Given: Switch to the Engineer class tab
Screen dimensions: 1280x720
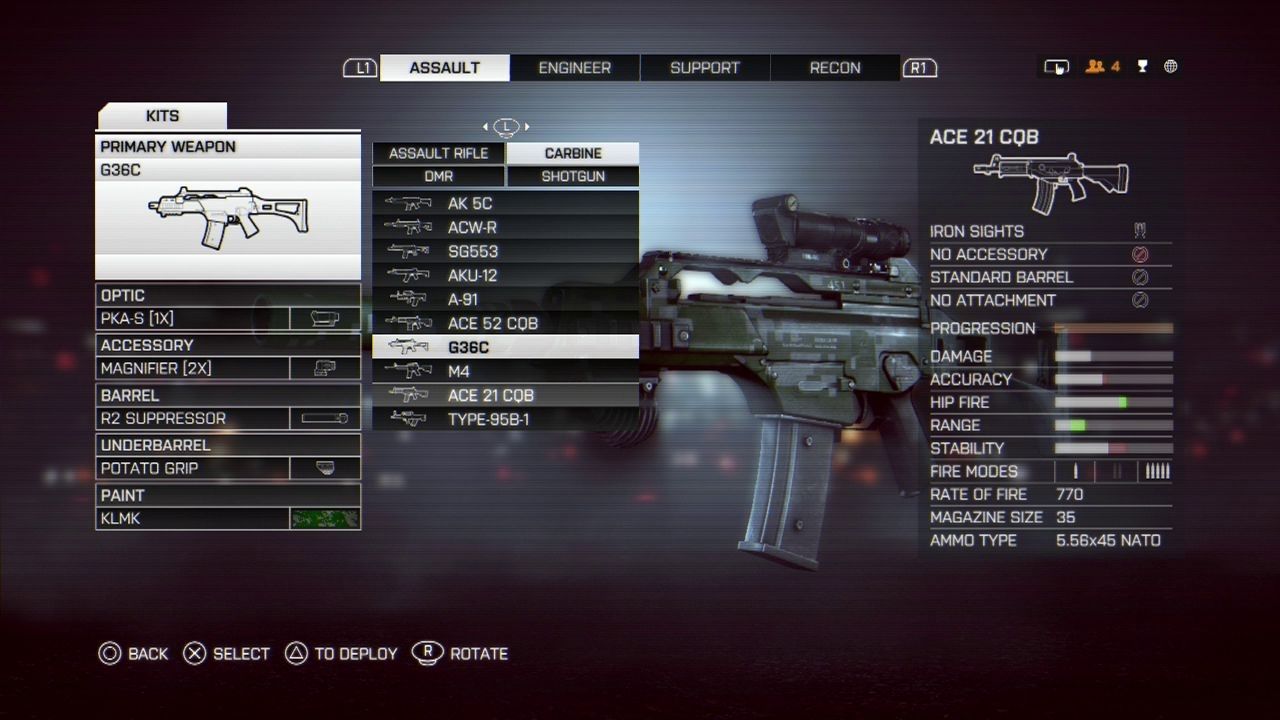Looking at the screenshot, I should pyautogui.click(x=574, y=68).
